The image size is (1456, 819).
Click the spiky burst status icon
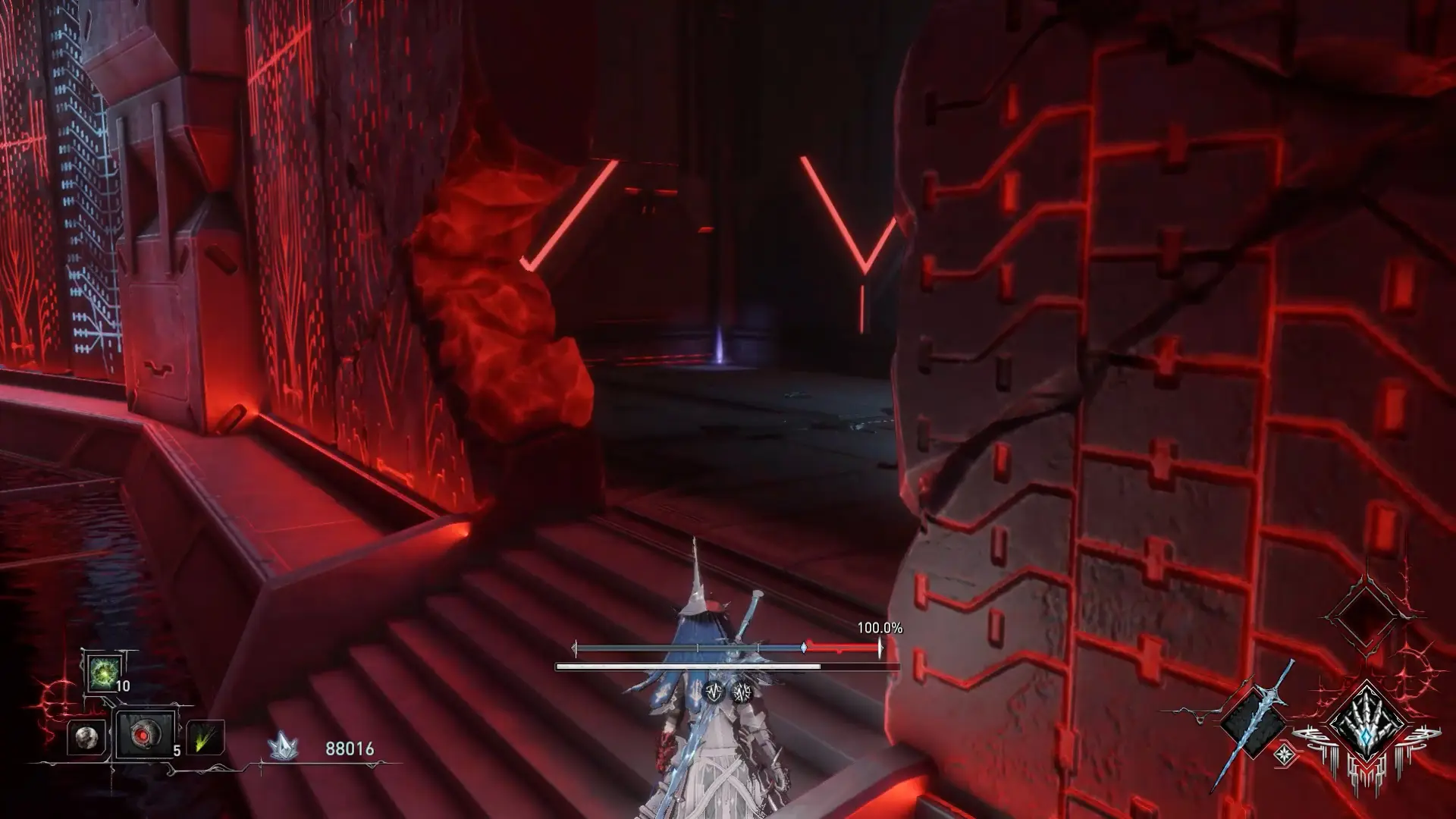(740, 691)
